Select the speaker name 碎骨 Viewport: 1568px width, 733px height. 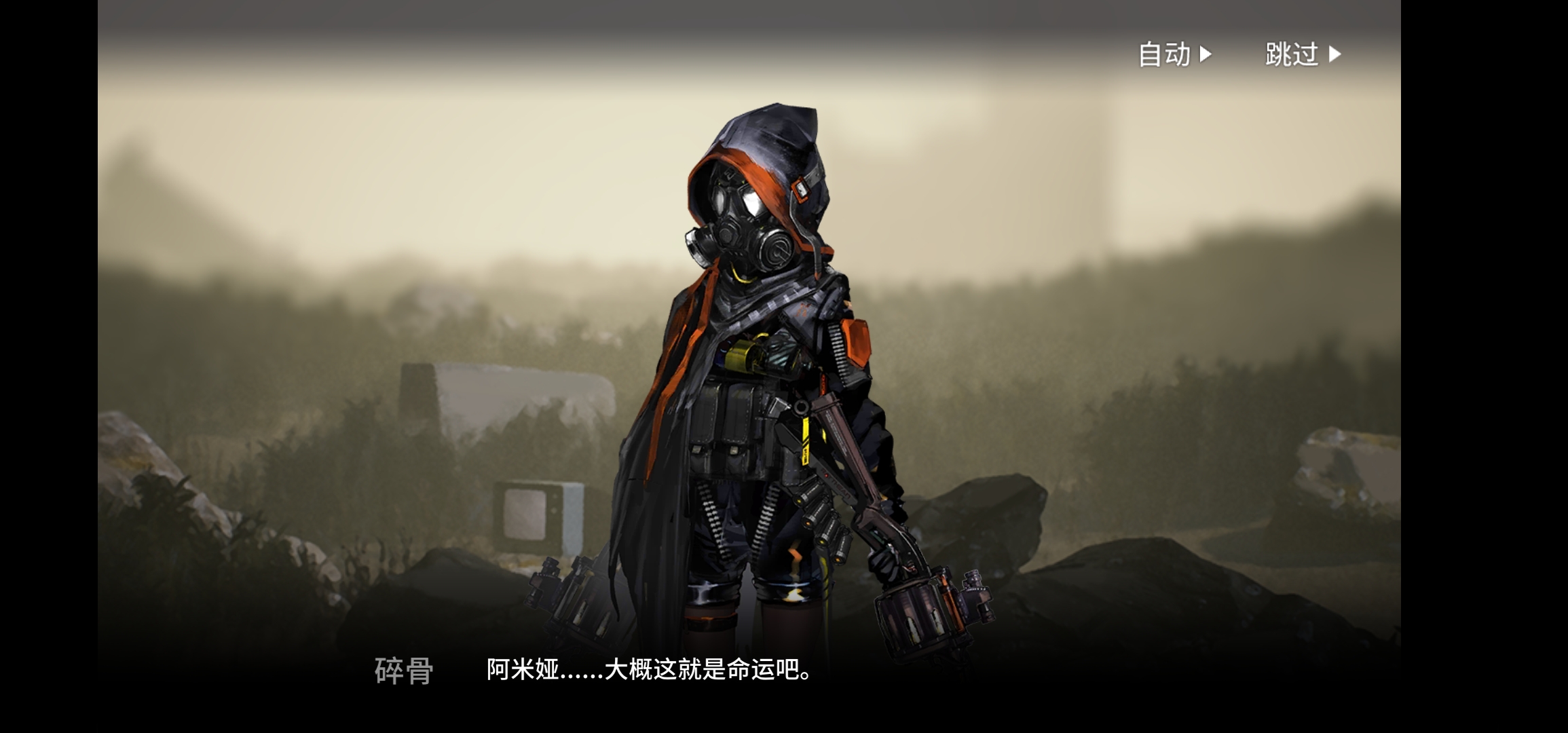click(x=402, y=670)
